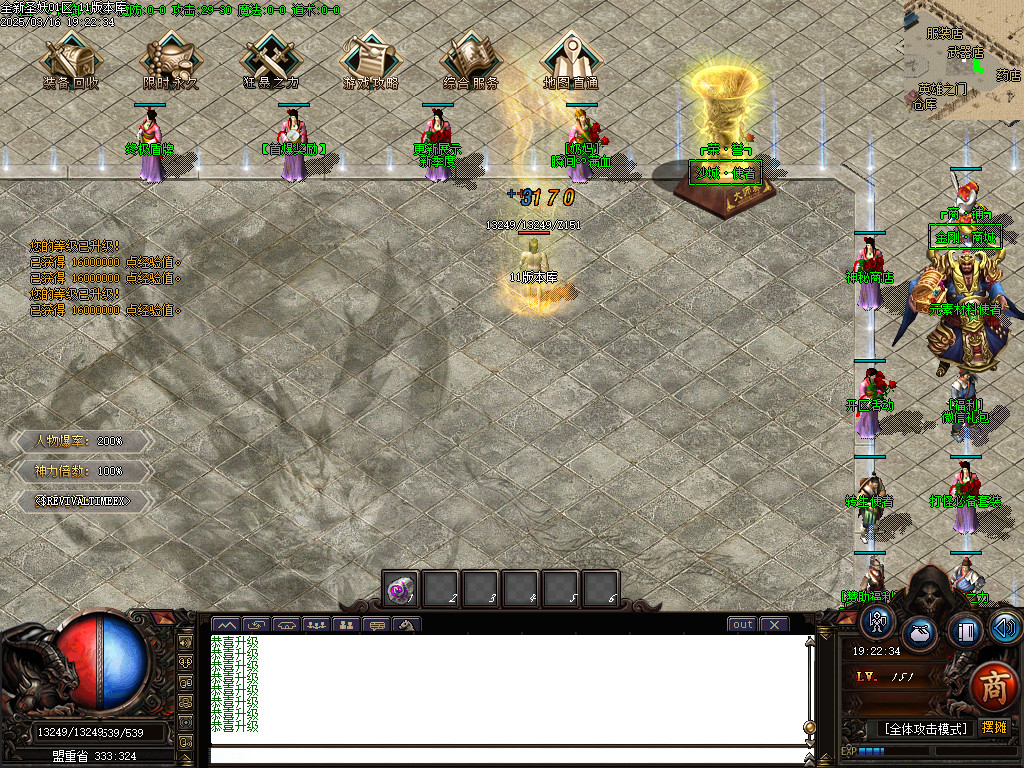Image resolution: width=1024 pixels, height=768 pixels.
Task: Click the minimap in the corner
Action: pos(963,55)
